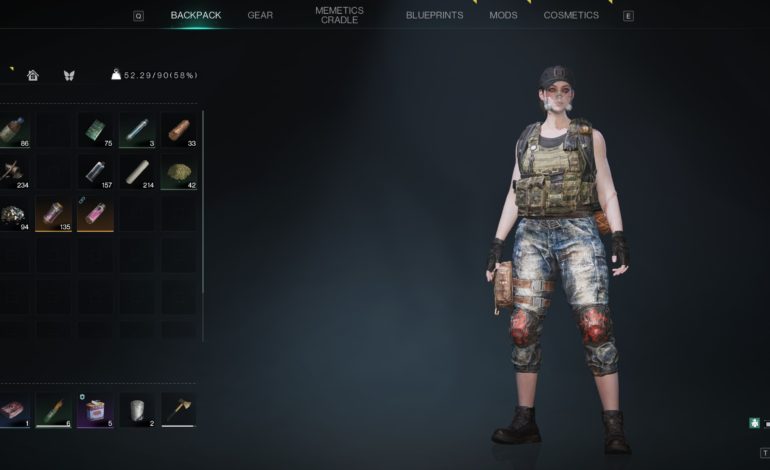Select the copper log stack of 33
The height and width of the screenshot is (470, 770).
pos(178,130)
